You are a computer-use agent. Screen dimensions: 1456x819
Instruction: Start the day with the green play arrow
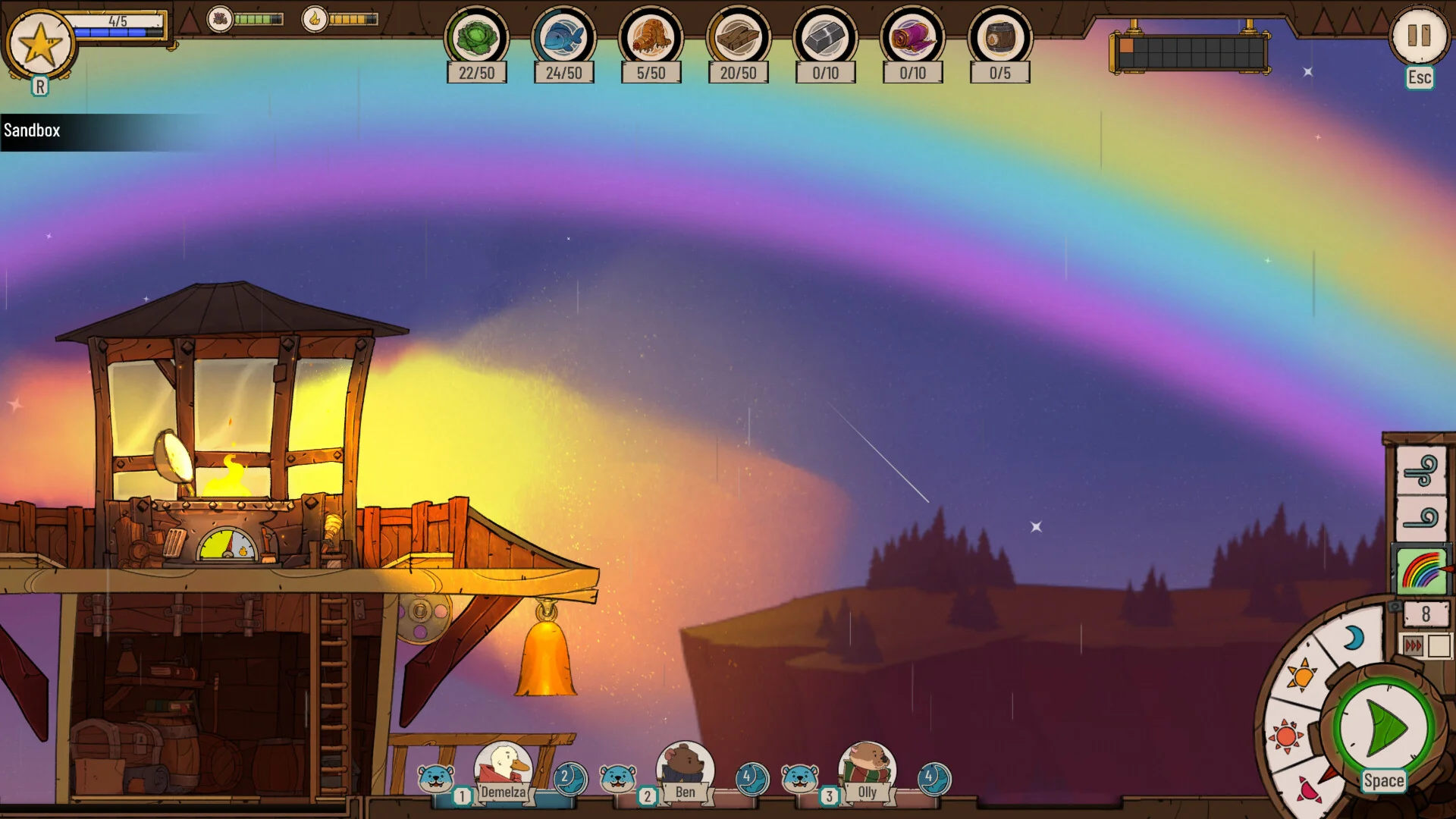click(1384, 728)
